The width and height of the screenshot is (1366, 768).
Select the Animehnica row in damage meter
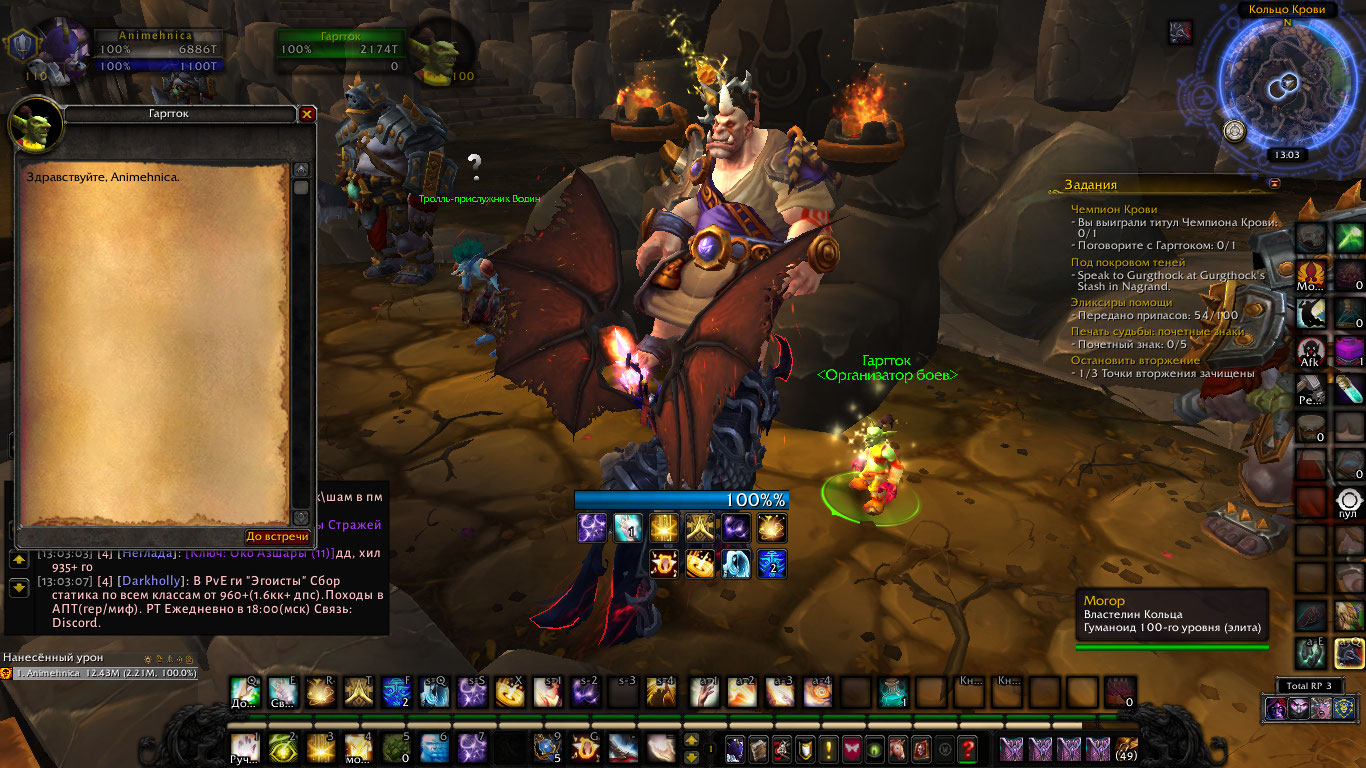point(100,674)
